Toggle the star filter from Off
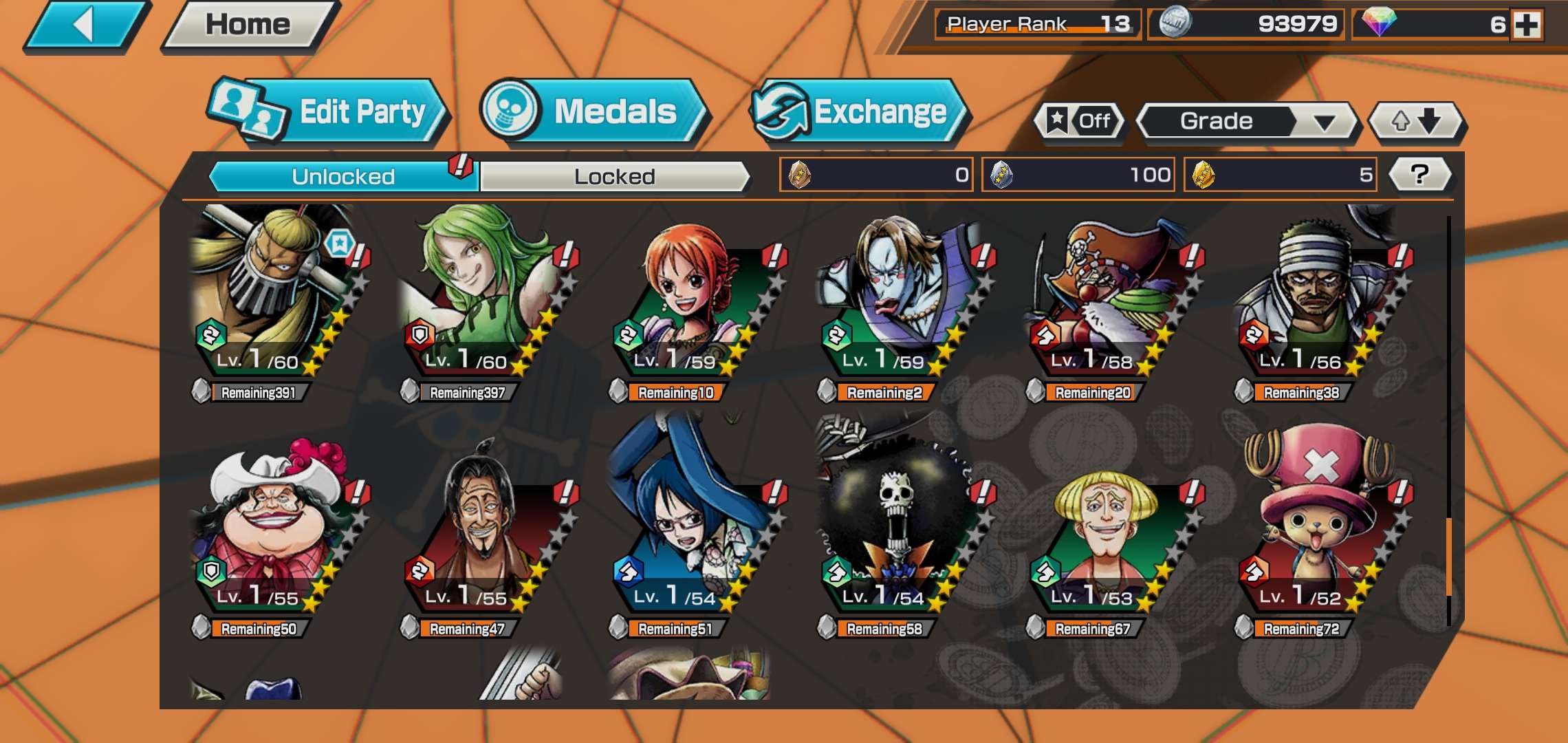This screenshot has height=743, width=1568. click(x=1080, y=121)
